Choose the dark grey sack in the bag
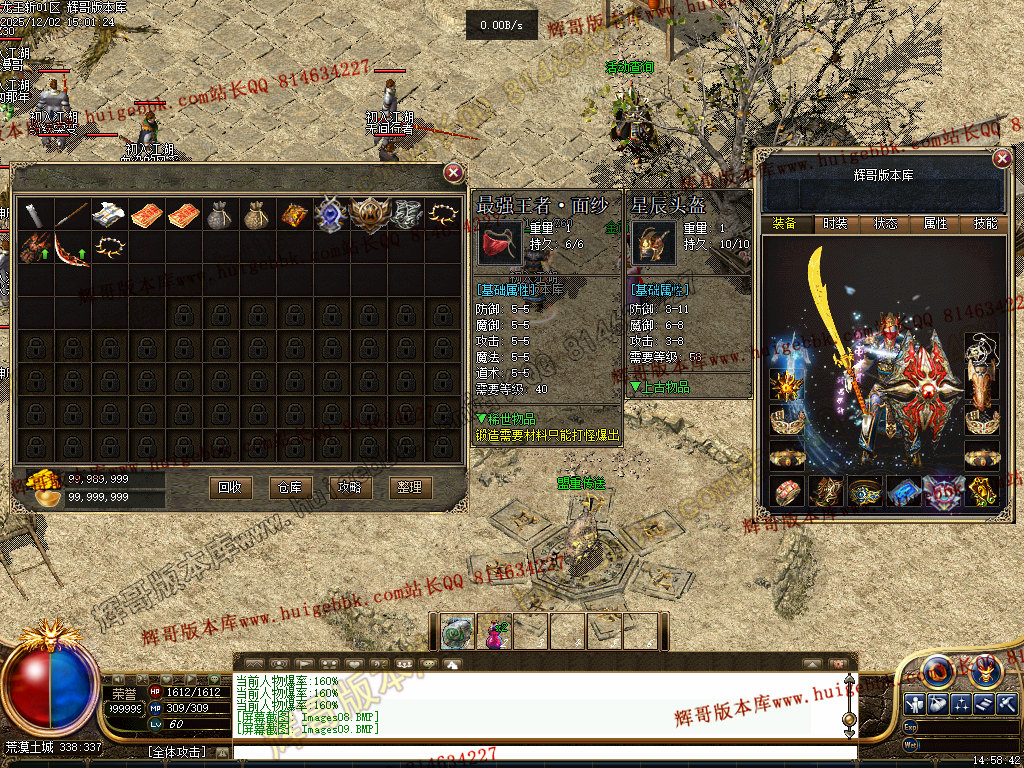Viewport: 1024px width, 768px height. (x=219, y=214)
